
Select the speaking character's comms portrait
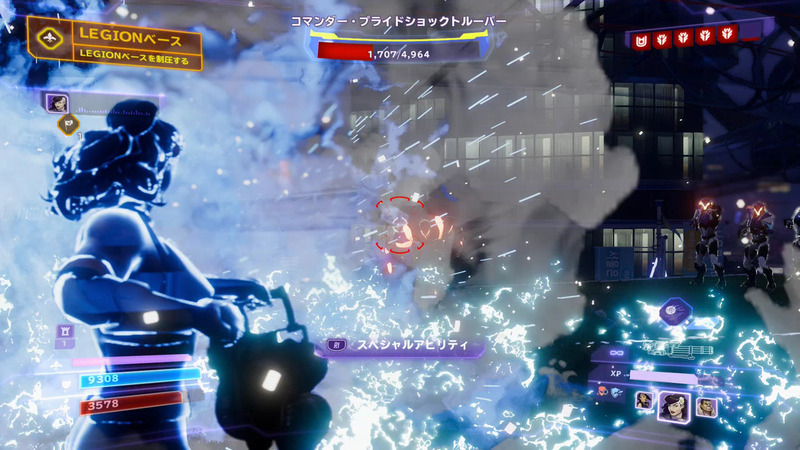[x=57, y=102]
